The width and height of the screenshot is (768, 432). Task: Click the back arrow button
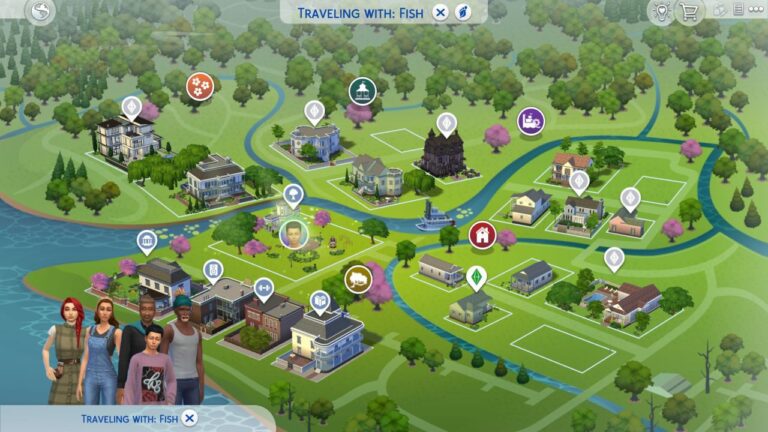[x=41, y=12]
